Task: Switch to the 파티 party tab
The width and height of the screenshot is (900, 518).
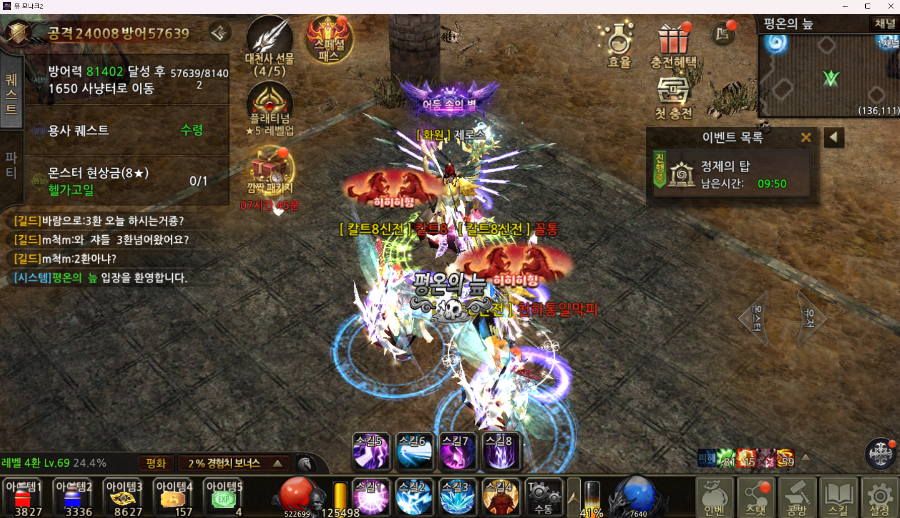Action: [11, 164]
